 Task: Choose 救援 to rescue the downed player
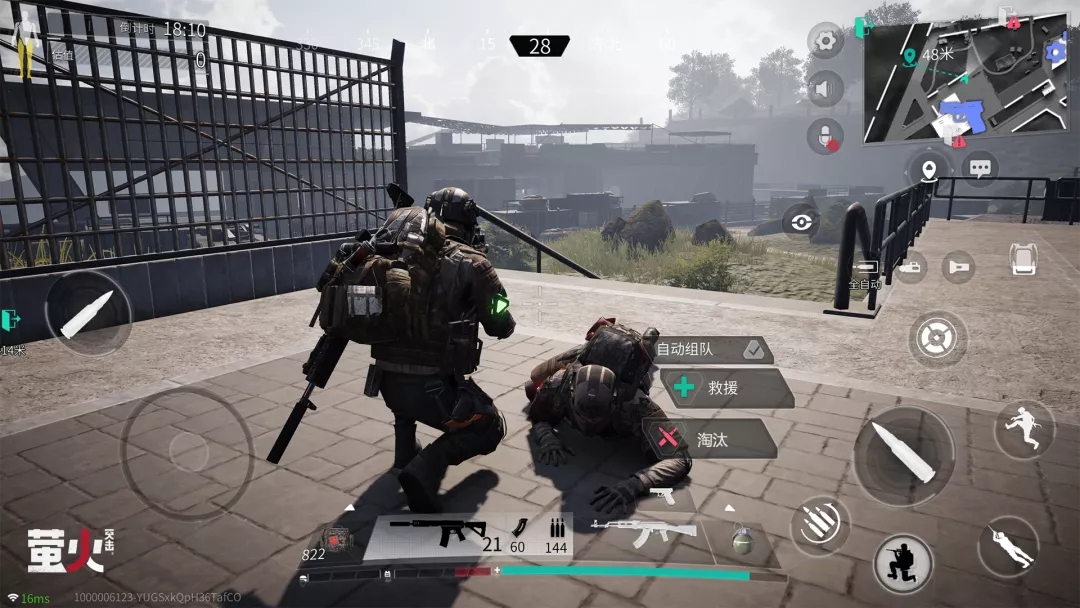click(726, 388)
